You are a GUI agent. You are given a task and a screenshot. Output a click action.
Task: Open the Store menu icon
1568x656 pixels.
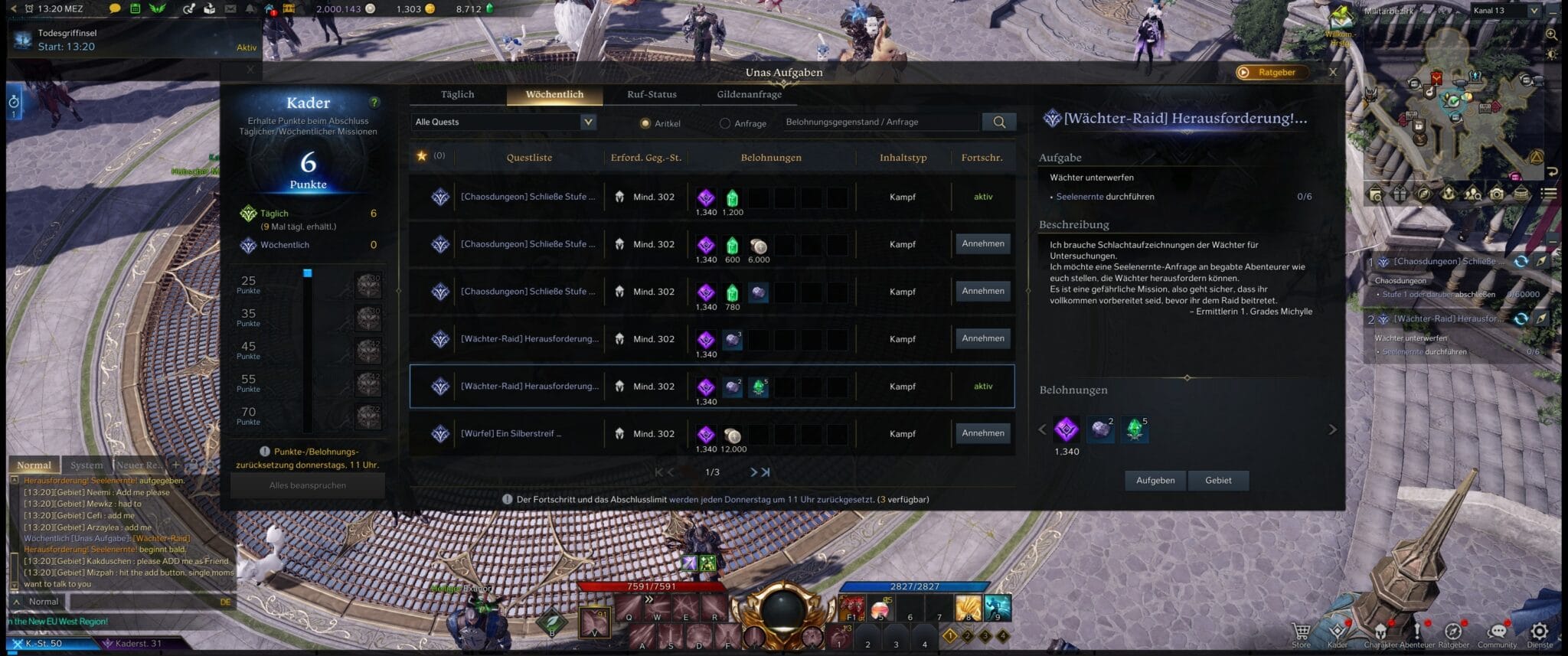[x=1301, y=632]
